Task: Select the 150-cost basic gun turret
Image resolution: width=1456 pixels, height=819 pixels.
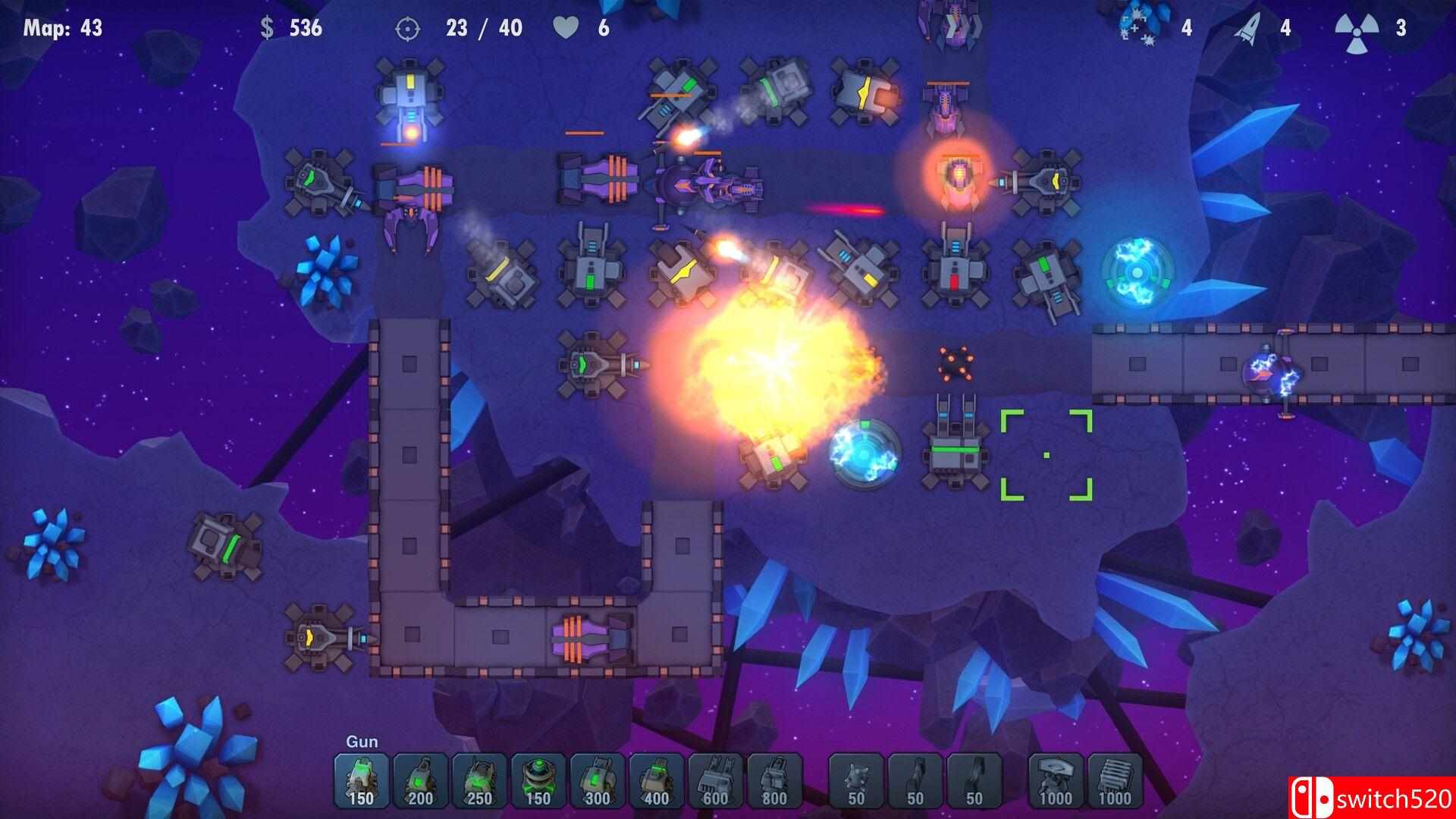Action: (361, 781)
